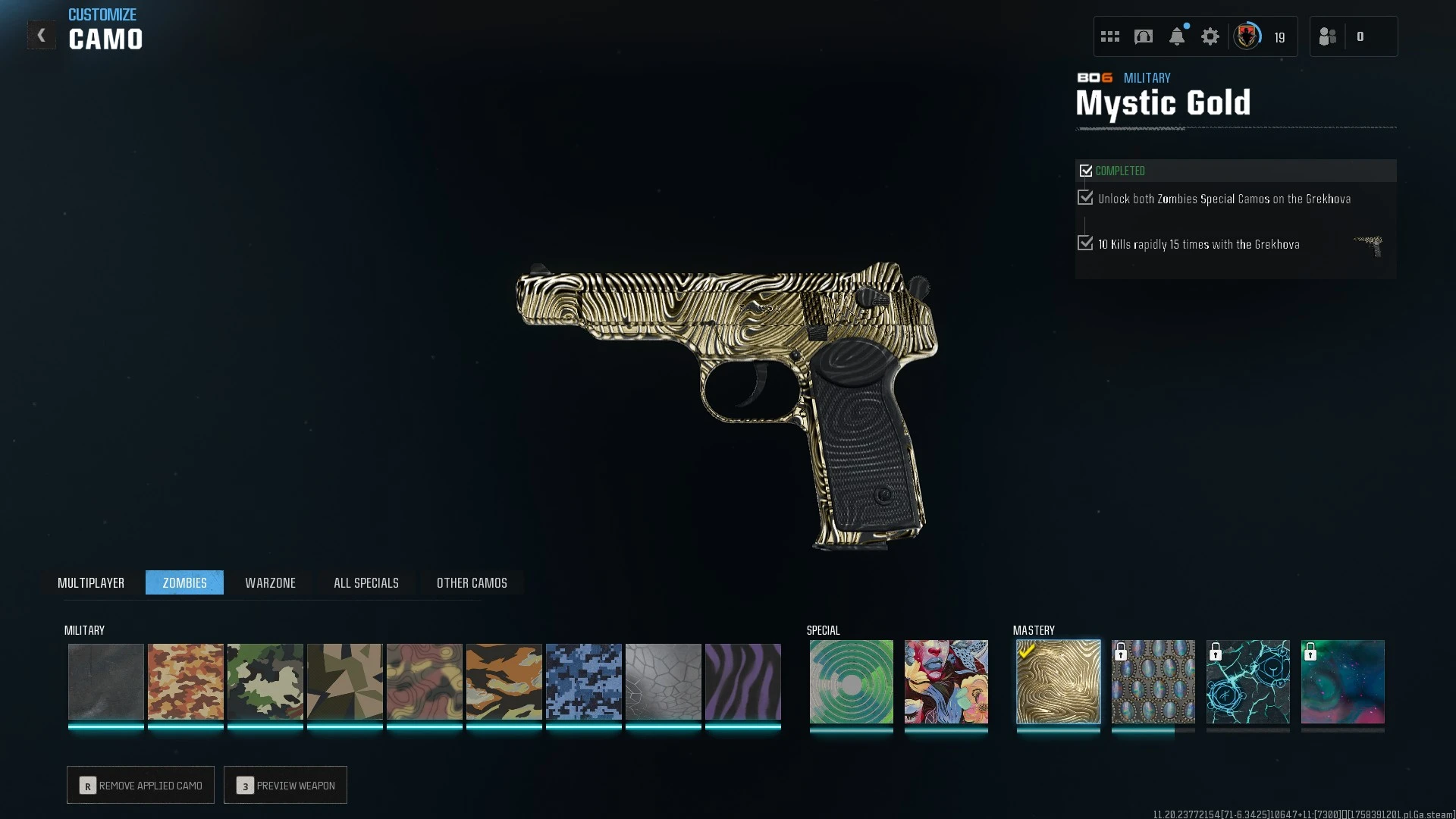Image resolution: width=1456 pixels, height=819 pixels.
Task: Show the All Specials tab
Action: pos(366,582)
